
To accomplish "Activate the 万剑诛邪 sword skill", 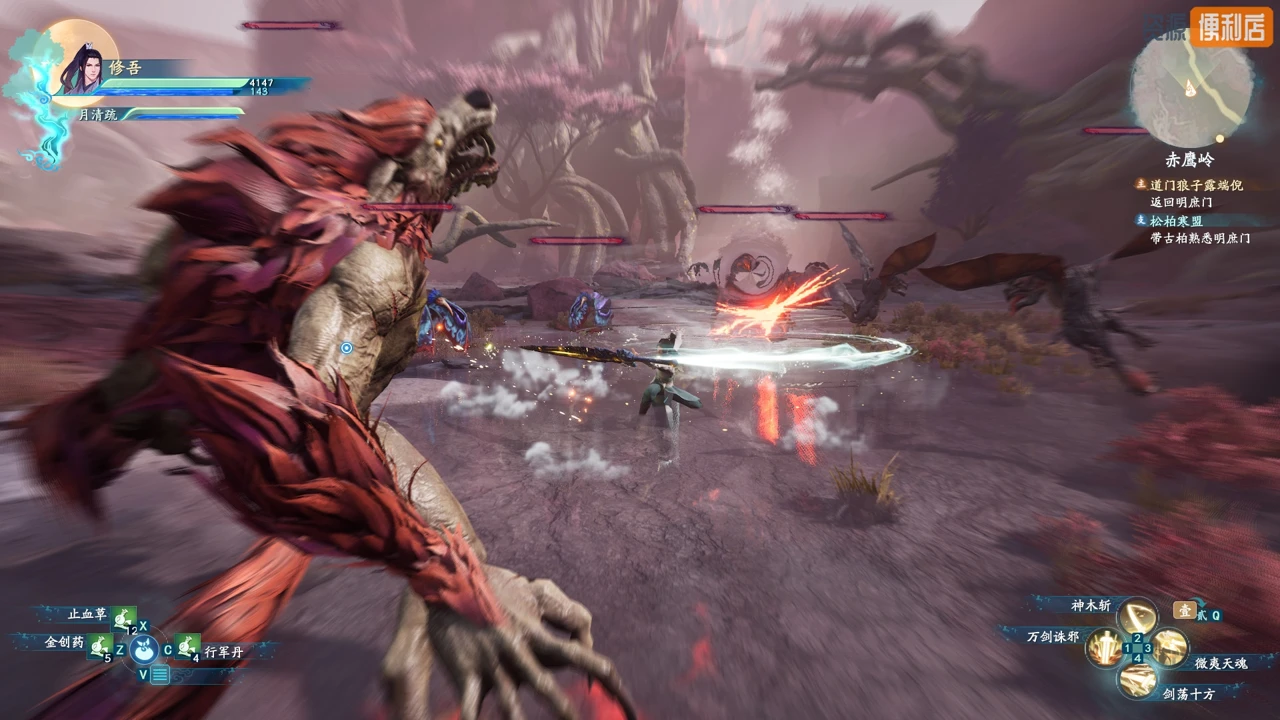I will pyautogui.click(x=1104, y=647).
